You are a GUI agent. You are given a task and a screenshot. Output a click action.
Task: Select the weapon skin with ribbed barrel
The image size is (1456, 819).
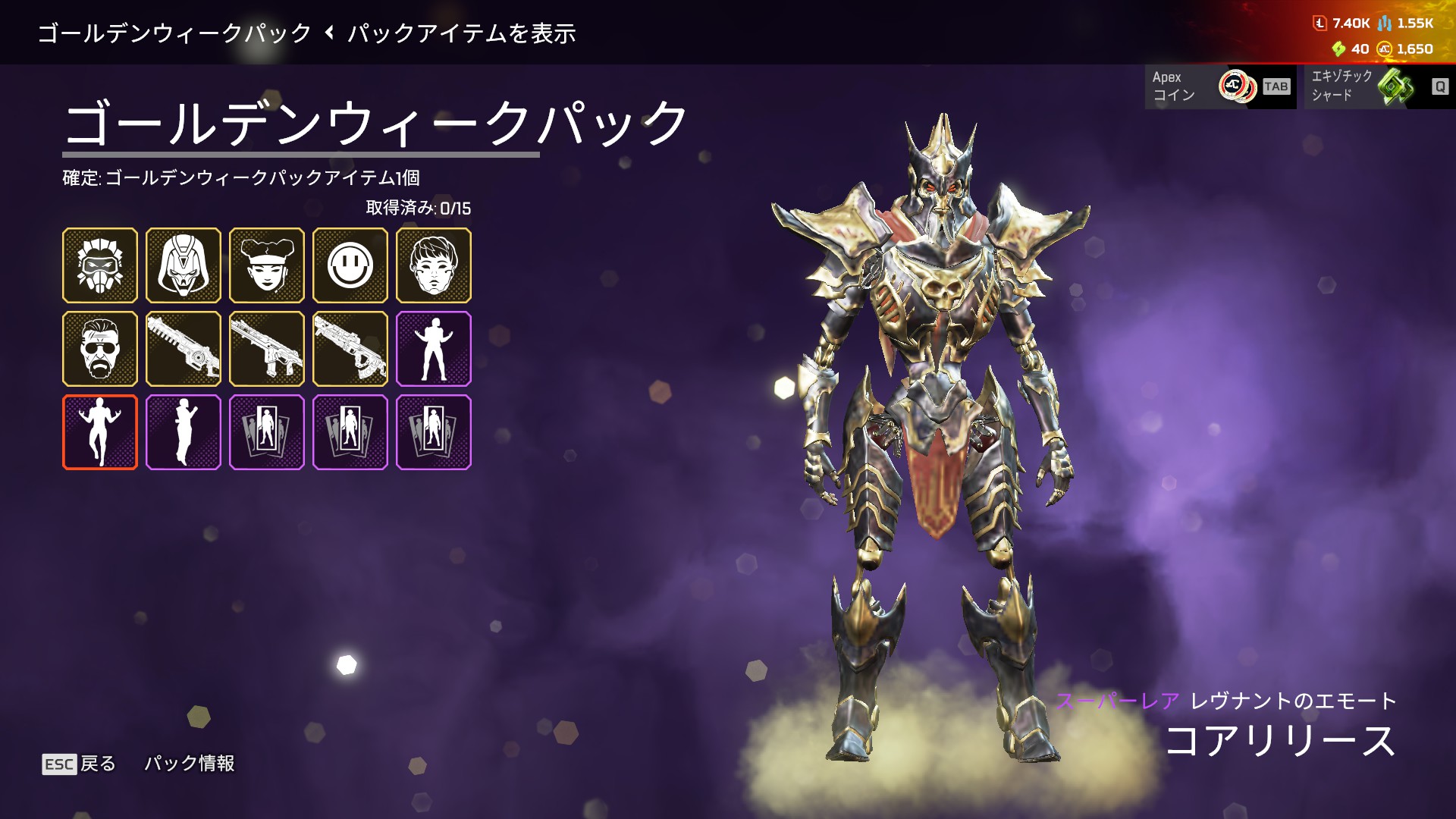pos(184,349)
